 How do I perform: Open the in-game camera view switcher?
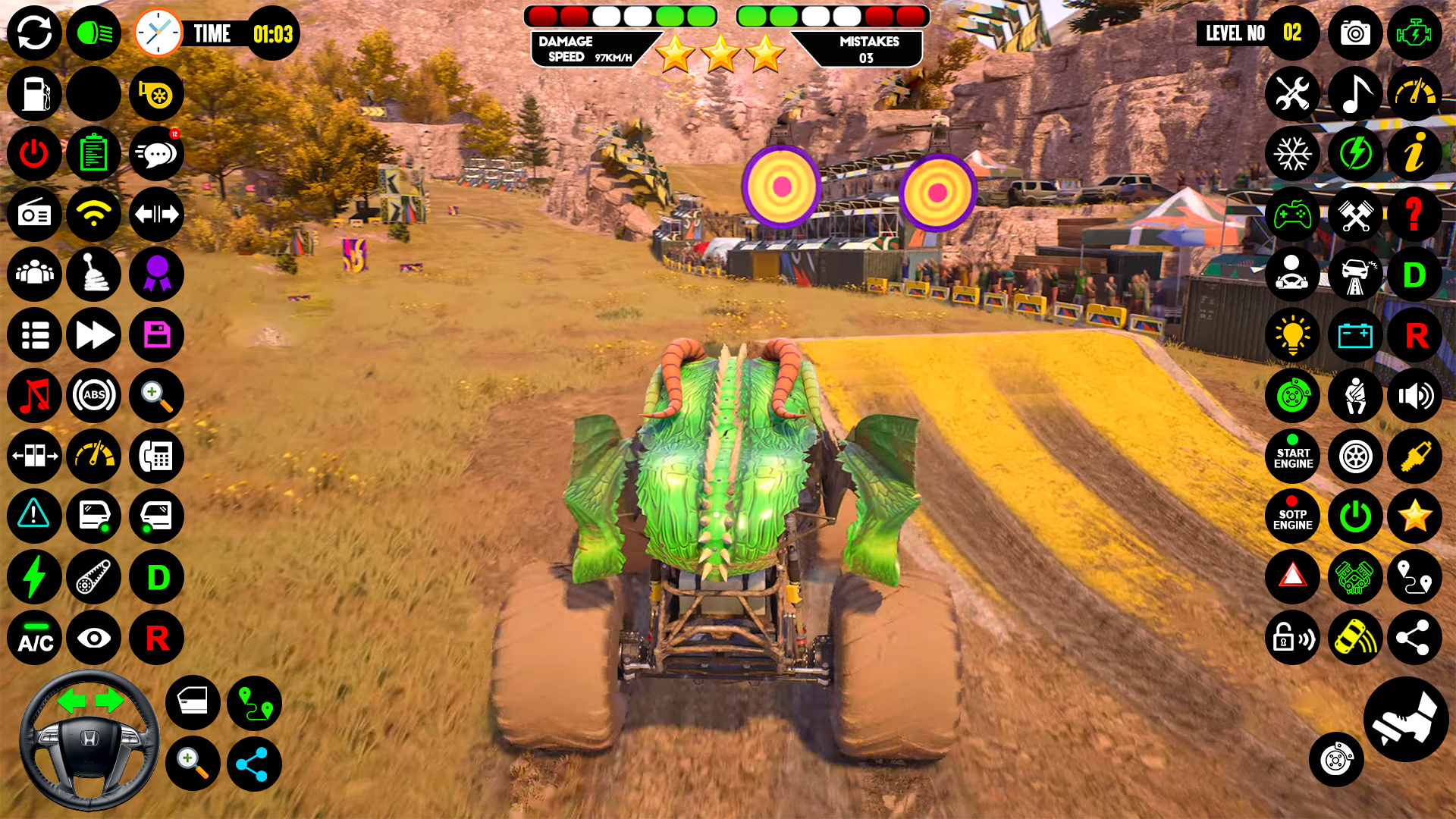coord(1355,33)
